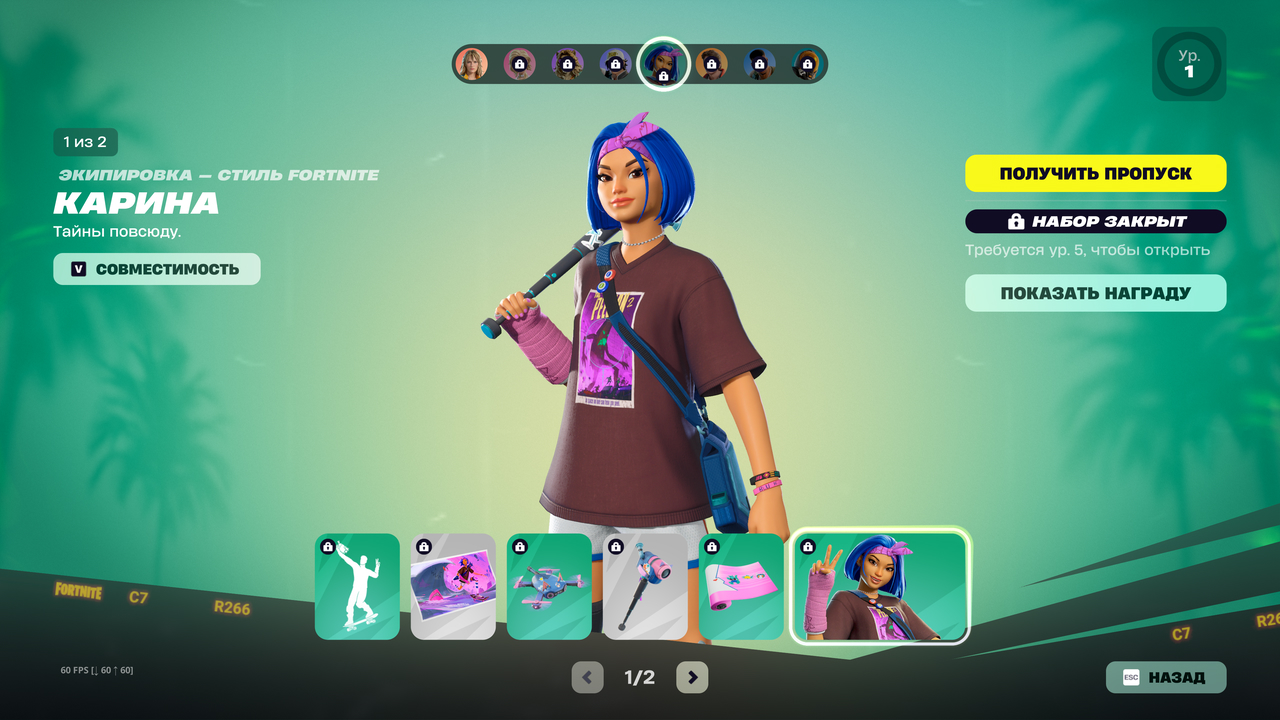Viewport: 1280px width, 720px height.
Task: Open the СОВМЕСТИМОСТЬ compatibility info
Action: pos(157,269)
